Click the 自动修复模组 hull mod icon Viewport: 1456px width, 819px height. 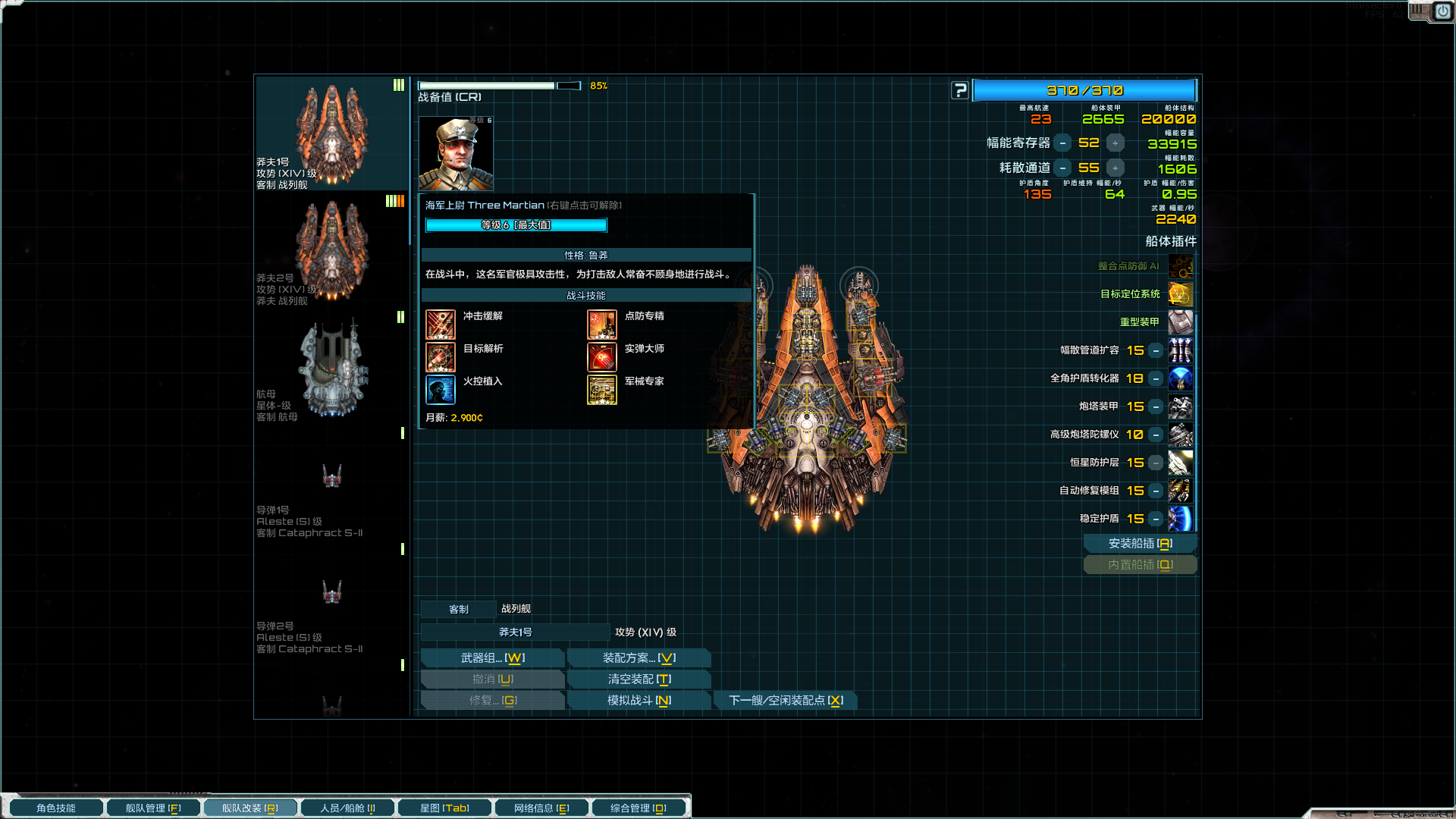pyautogui.click(x=1180, y=491)
